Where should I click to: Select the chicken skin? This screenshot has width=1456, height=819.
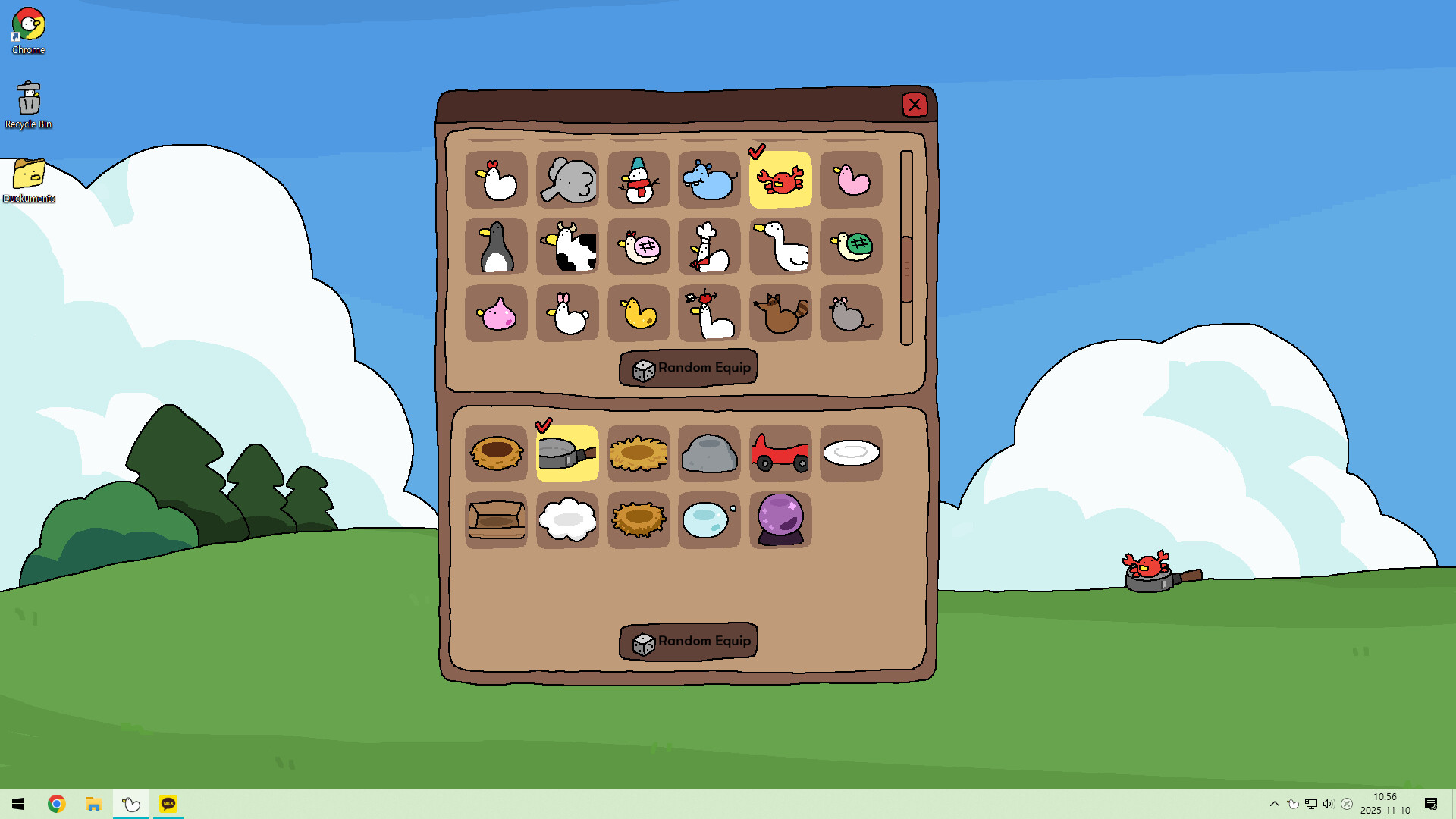click(x=497, y=180)
